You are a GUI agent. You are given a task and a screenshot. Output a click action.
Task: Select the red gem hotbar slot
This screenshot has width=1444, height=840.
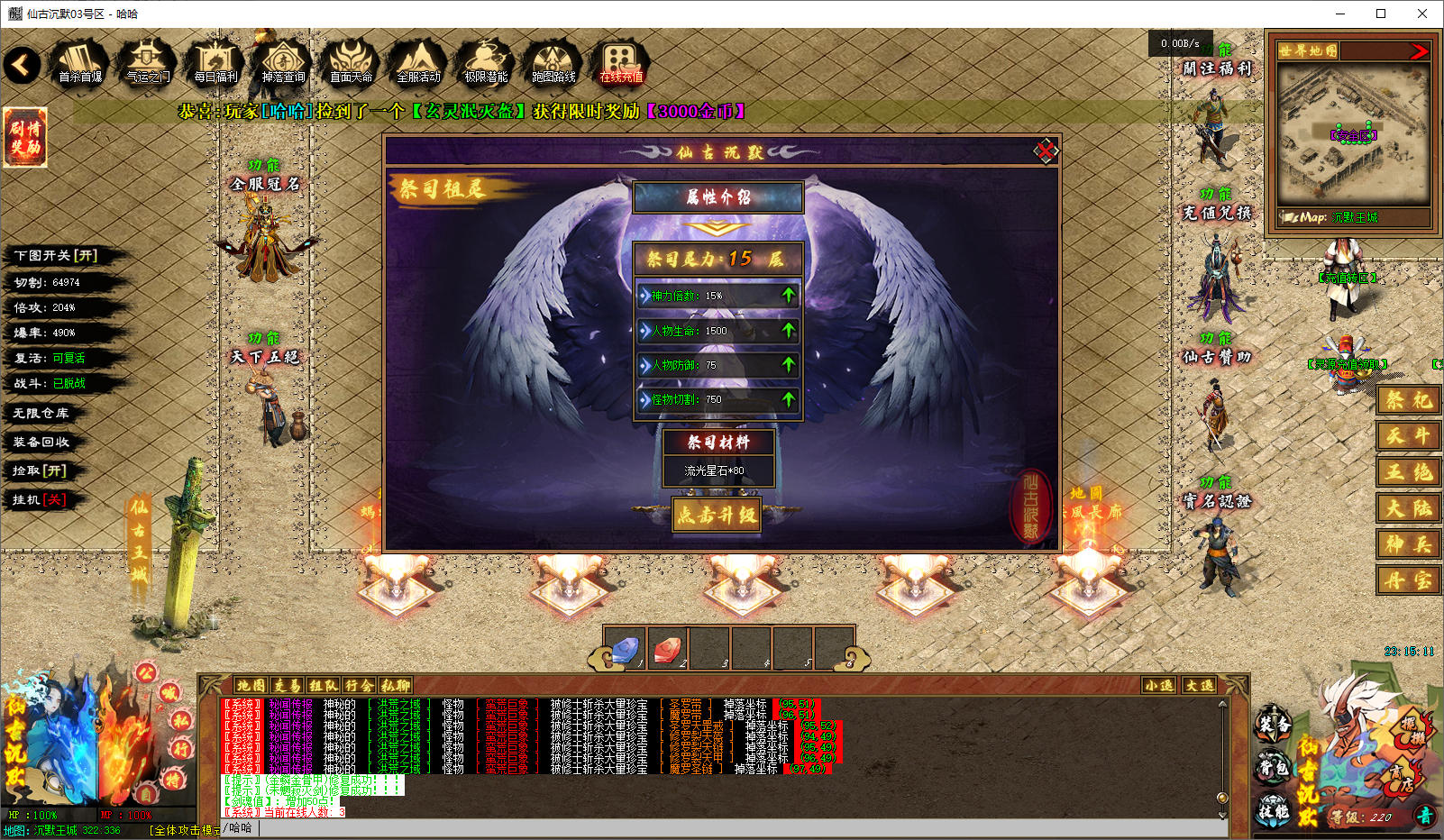(667, 648)
